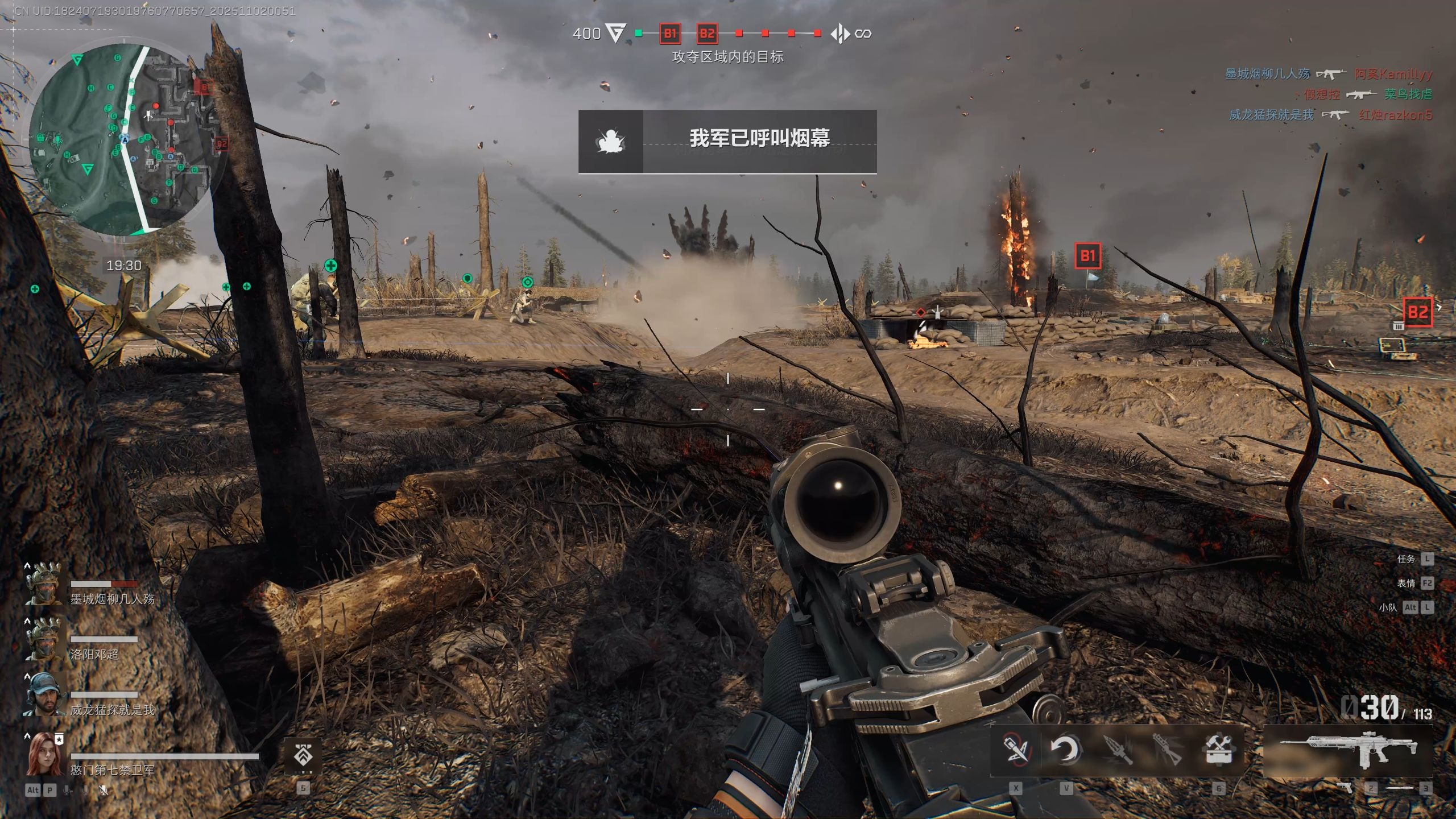Click the B1 objective marker over the bunker
The height and width of the screenshot is (819, 1456).
1087,257
